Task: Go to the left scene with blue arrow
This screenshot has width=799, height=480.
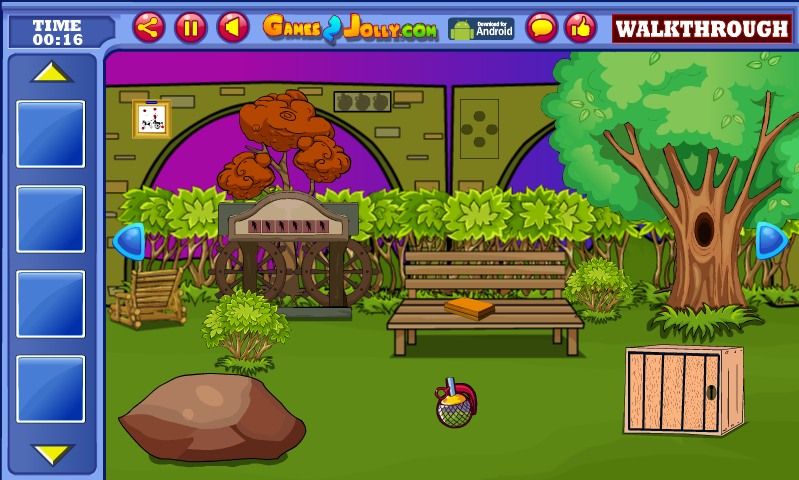Action: (130, 241)
